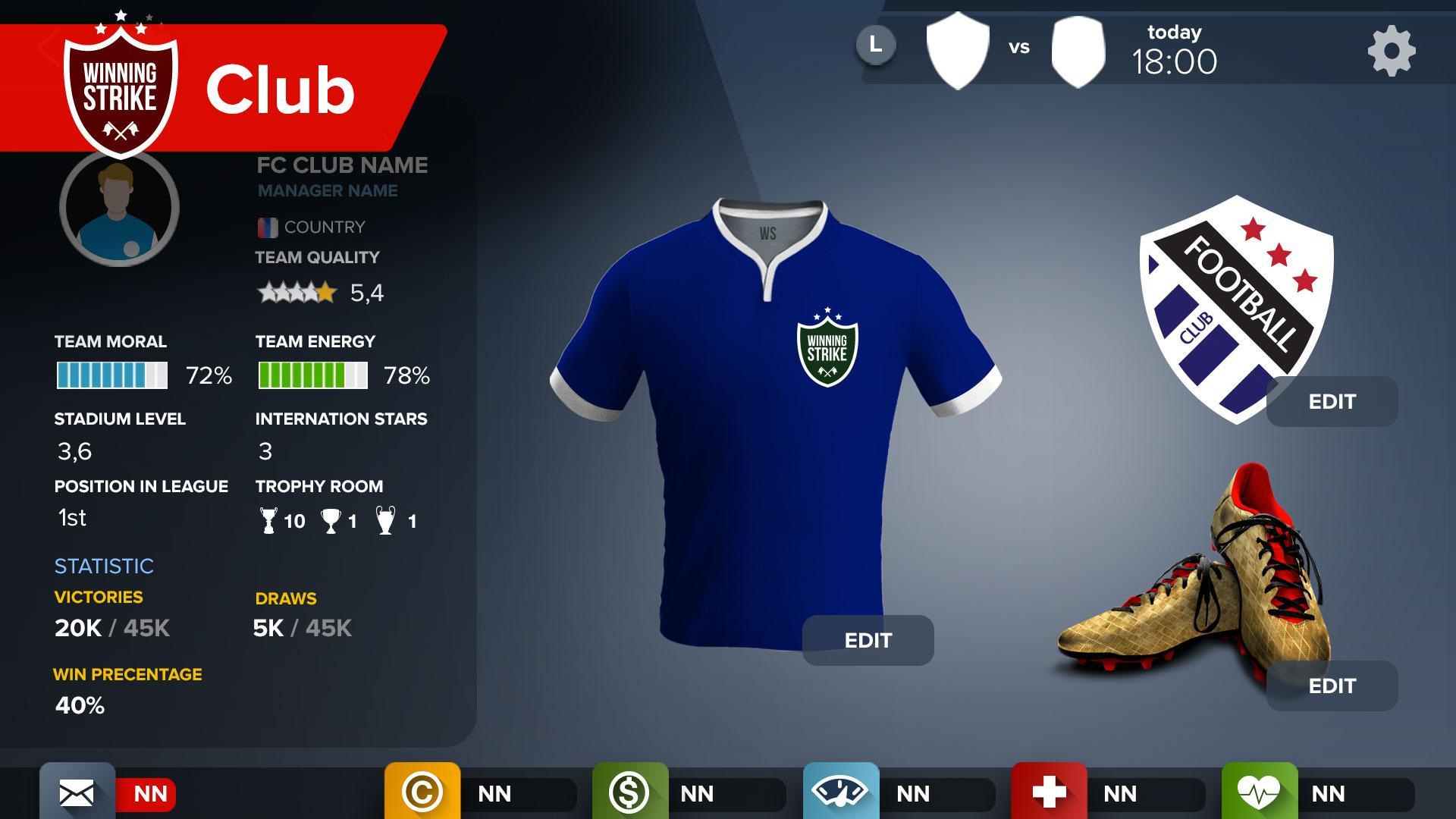Open the trophy room first trophy

(267, 518)
